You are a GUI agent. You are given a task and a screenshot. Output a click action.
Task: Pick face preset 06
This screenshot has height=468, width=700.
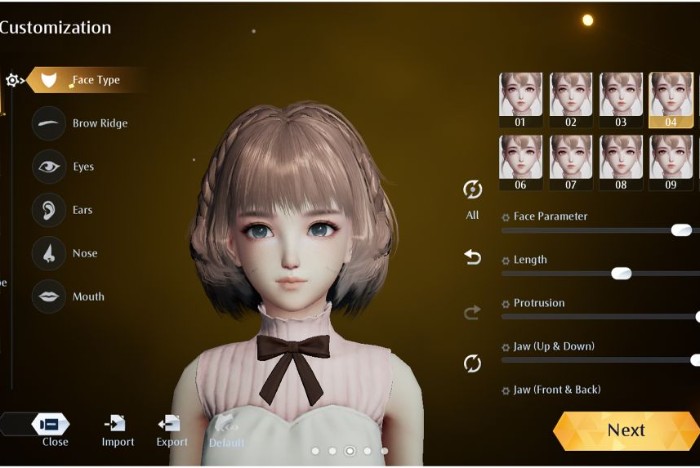point(520,162)
